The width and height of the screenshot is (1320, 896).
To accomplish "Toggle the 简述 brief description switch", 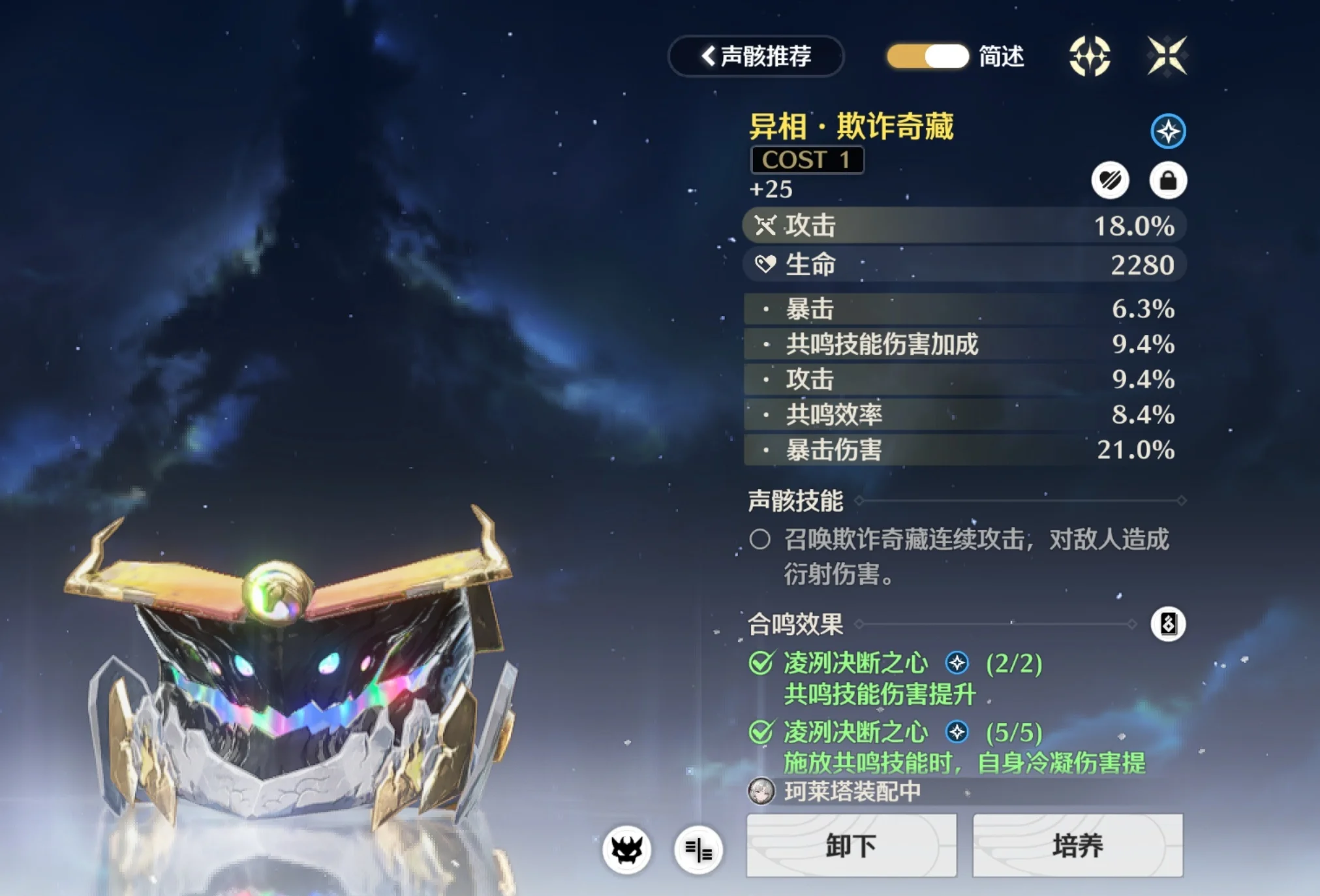I will (927, 57).
